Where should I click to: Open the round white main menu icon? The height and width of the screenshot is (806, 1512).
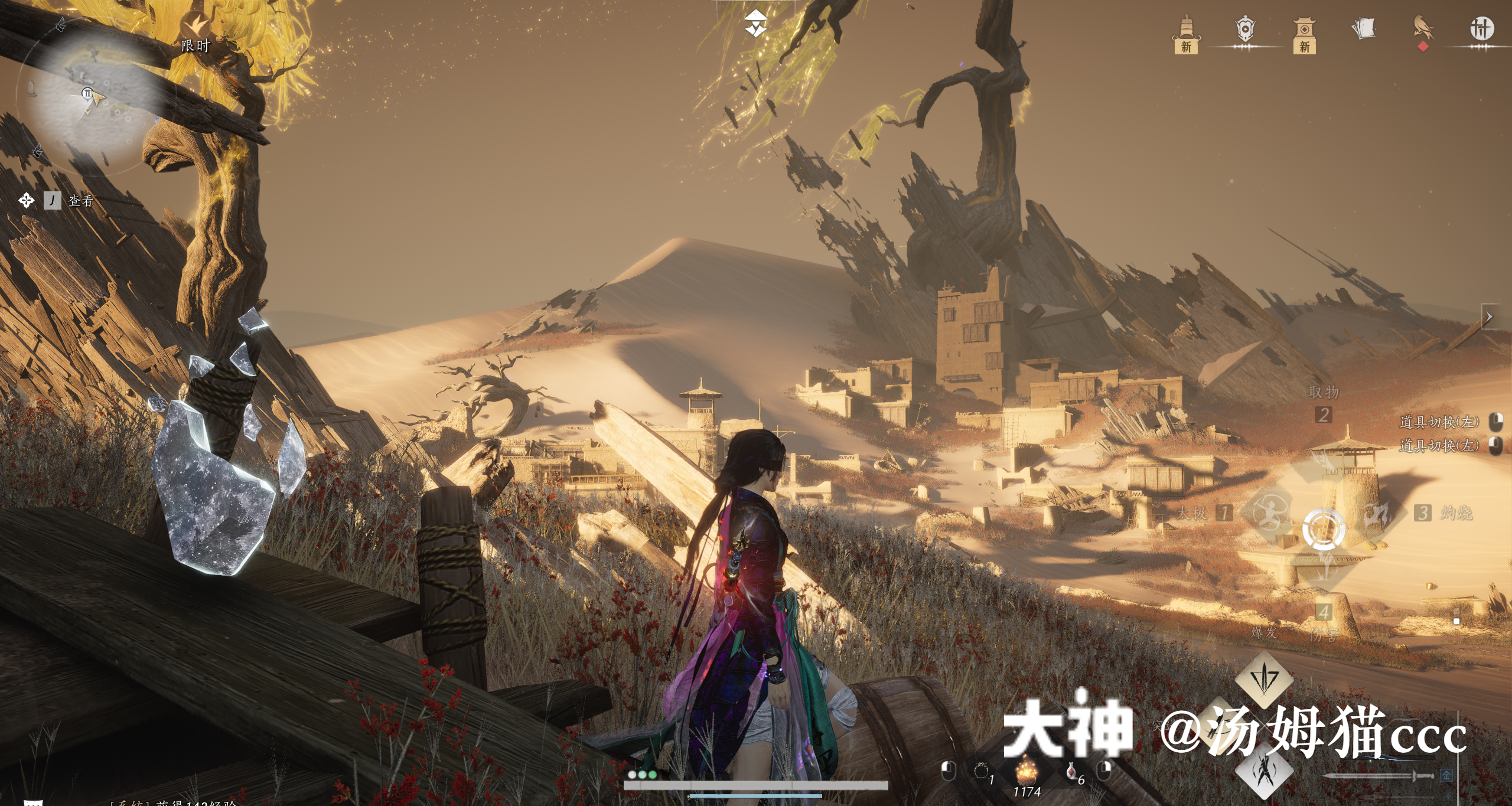[1481, 28]
